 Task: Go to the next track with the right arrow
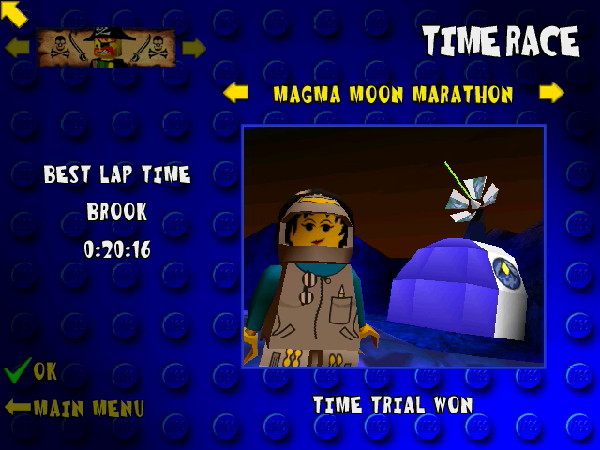pos(551,93)
